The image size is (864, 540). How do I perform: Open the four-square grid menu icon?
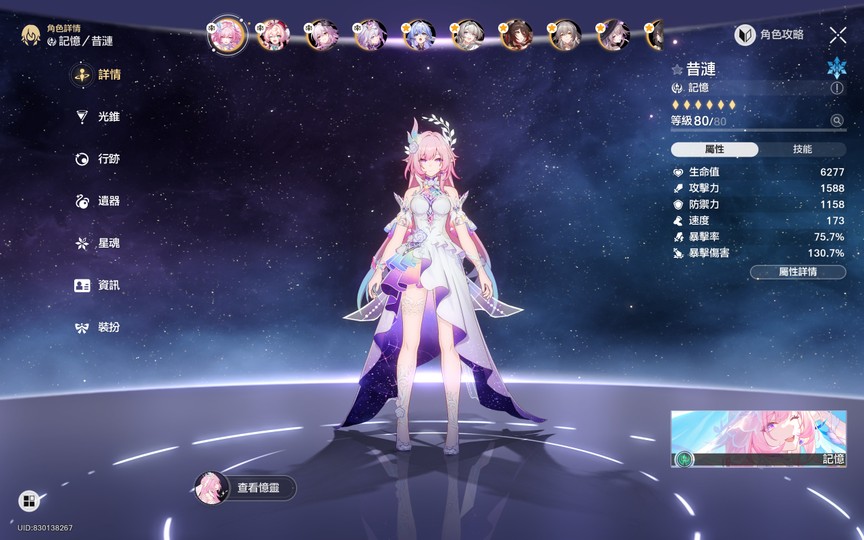(28, 501)
